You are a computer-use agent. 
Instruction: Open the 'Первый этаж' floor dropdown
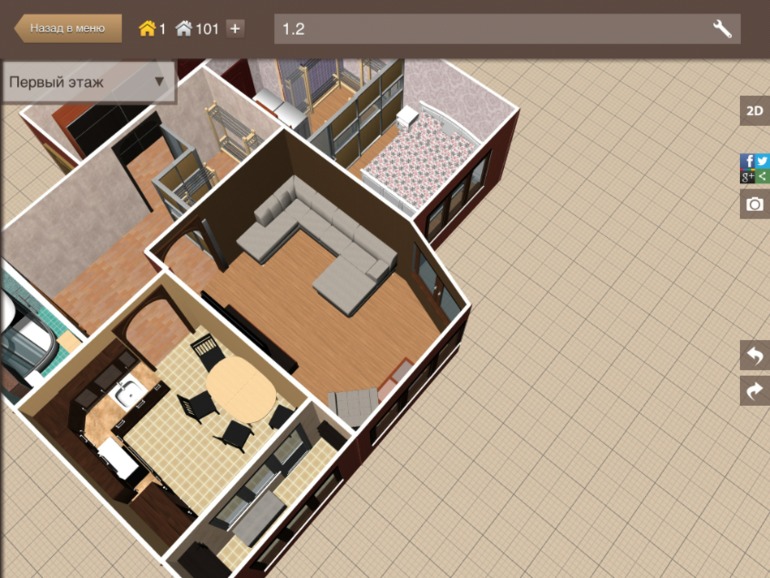(x=88, y=82)
